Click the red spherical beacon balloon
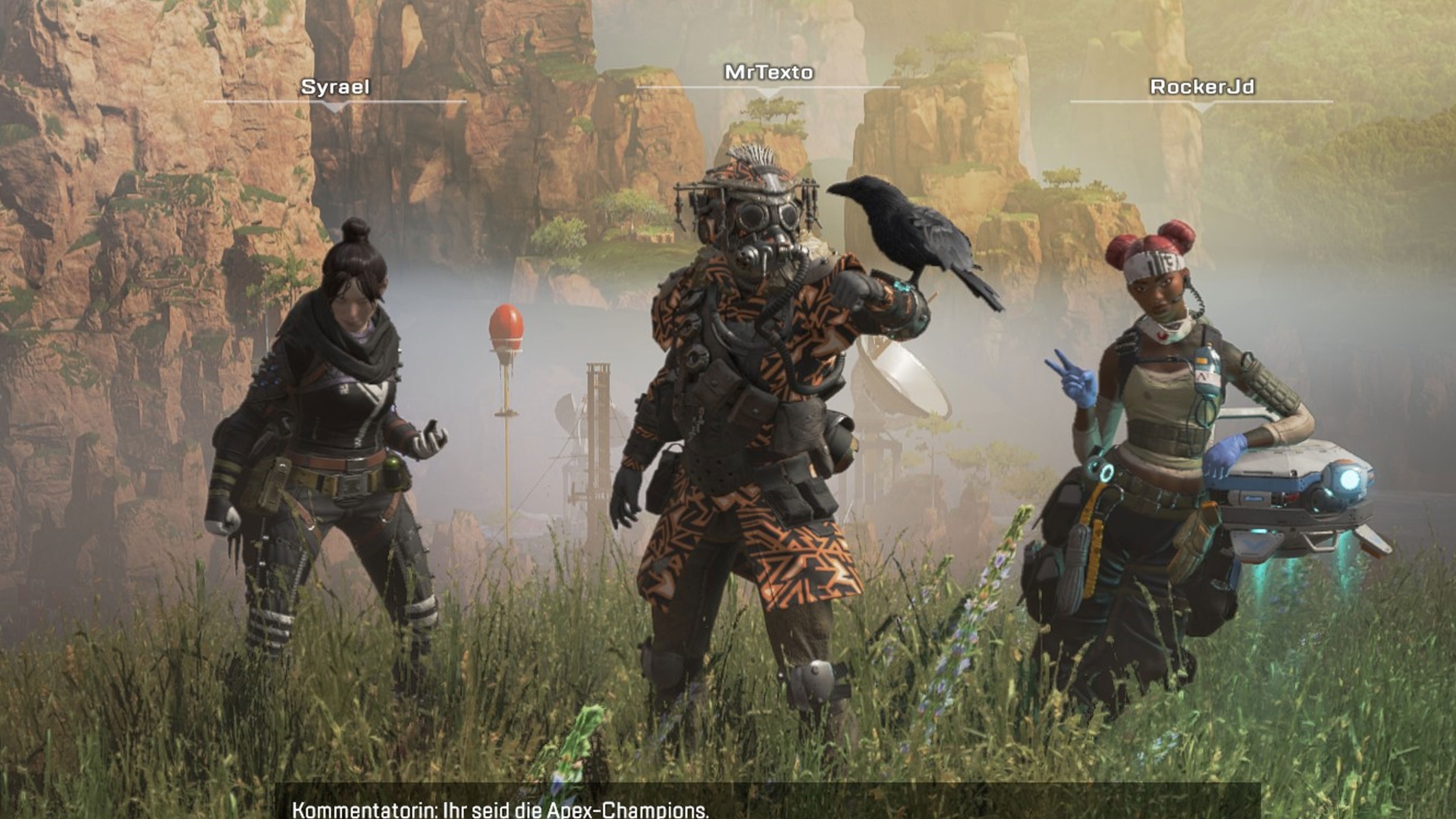The height and width of the screenshot is (819, 1456). (507, 322)
